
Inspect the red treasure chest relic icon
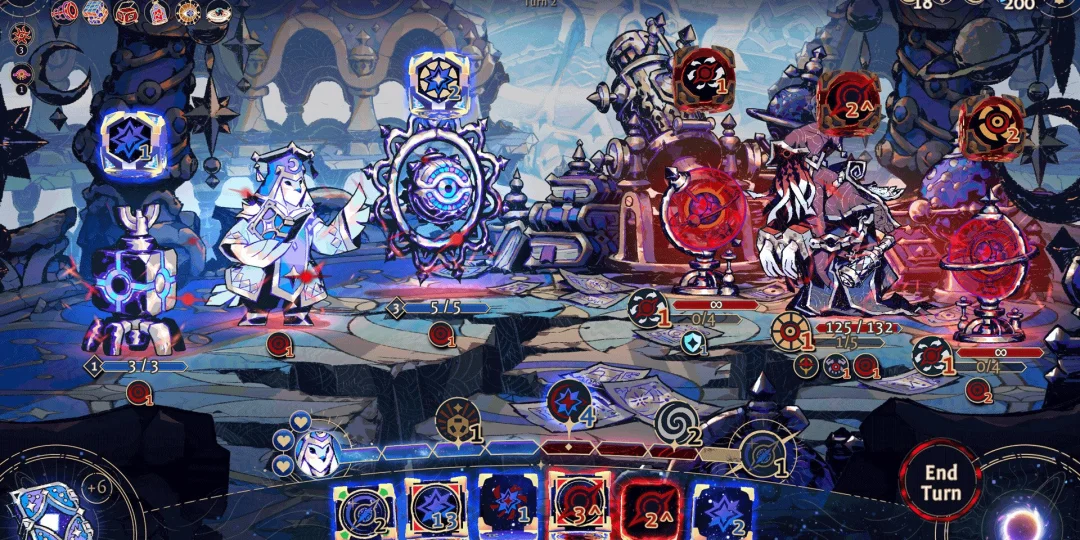[127, 12]
